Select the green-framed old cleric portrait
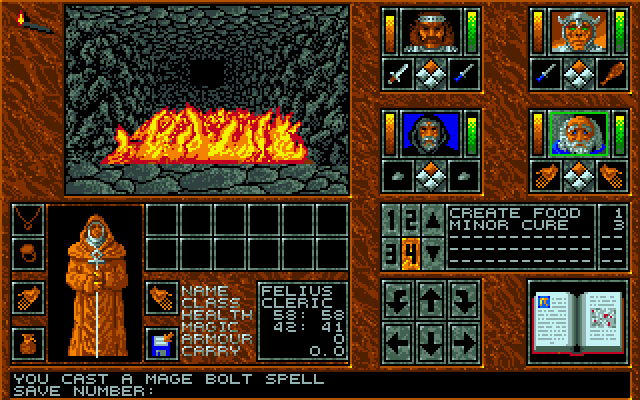Image resolution: width=640 pixels, height=400 pixels. tap(572, 133)
